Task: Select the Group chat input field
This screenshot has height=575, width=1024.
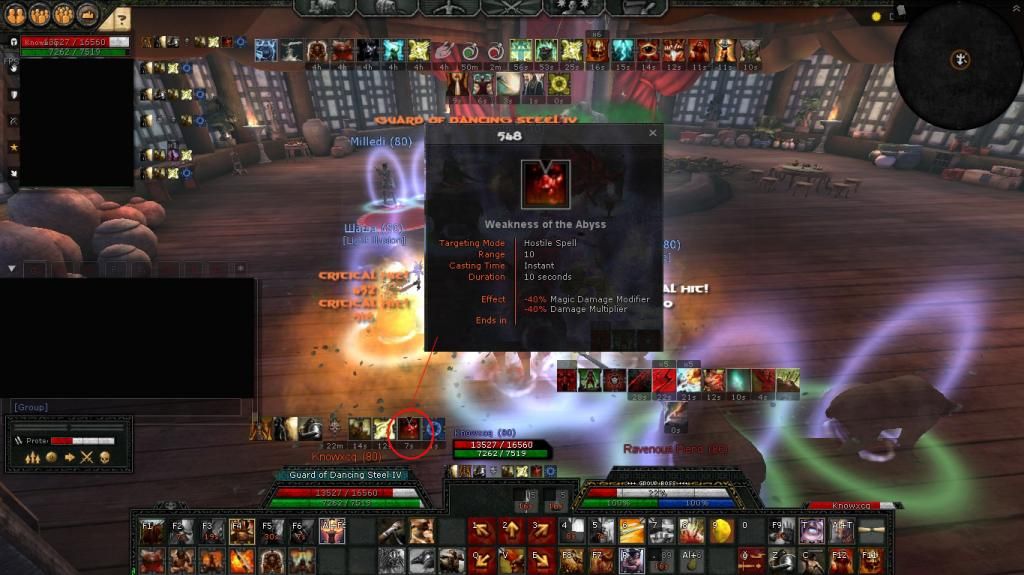Action: (x=126, y=407)
